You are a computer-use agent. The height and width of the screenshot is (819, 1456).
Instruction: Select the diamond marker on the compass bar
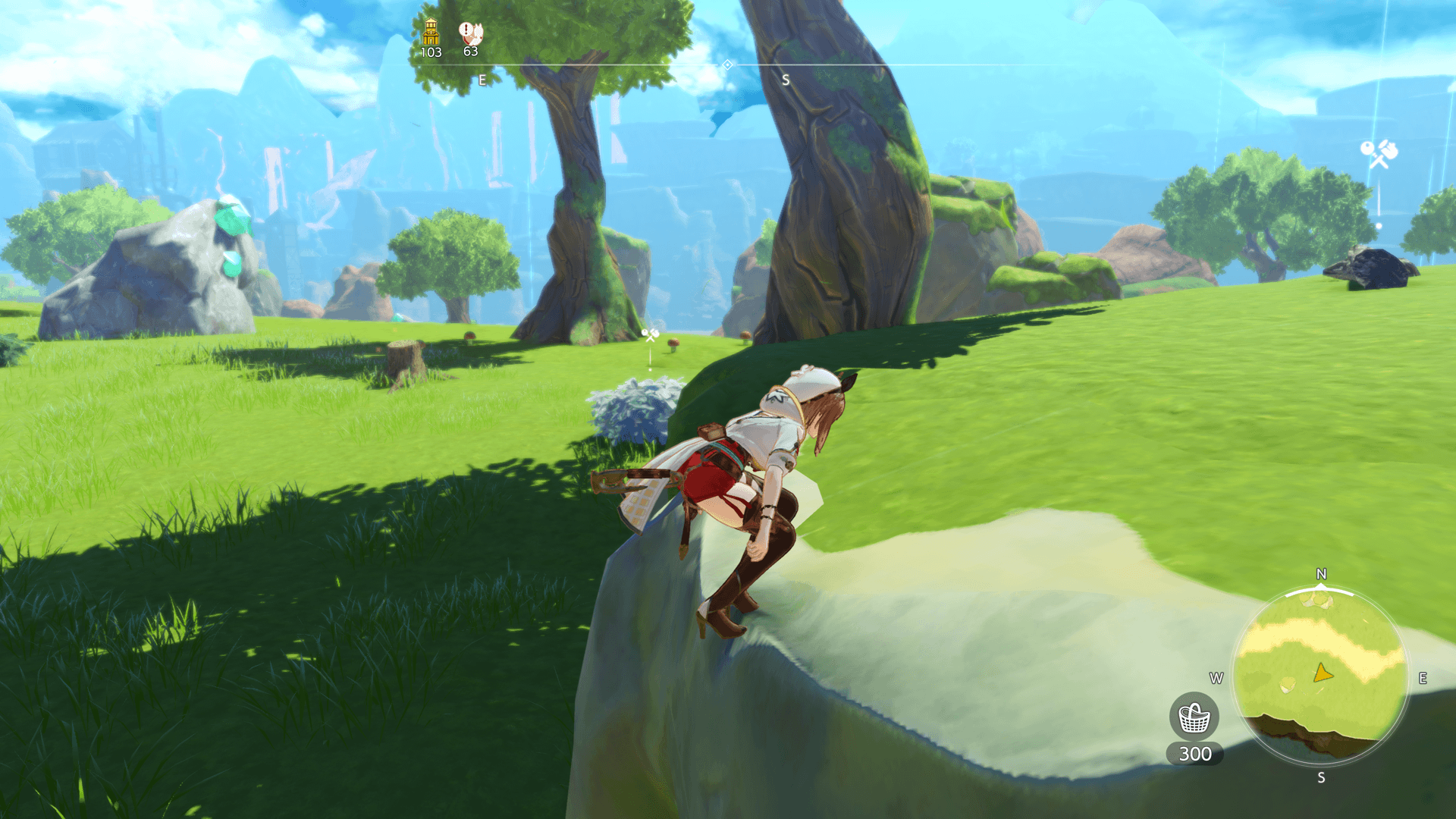[x=727, y=65]
